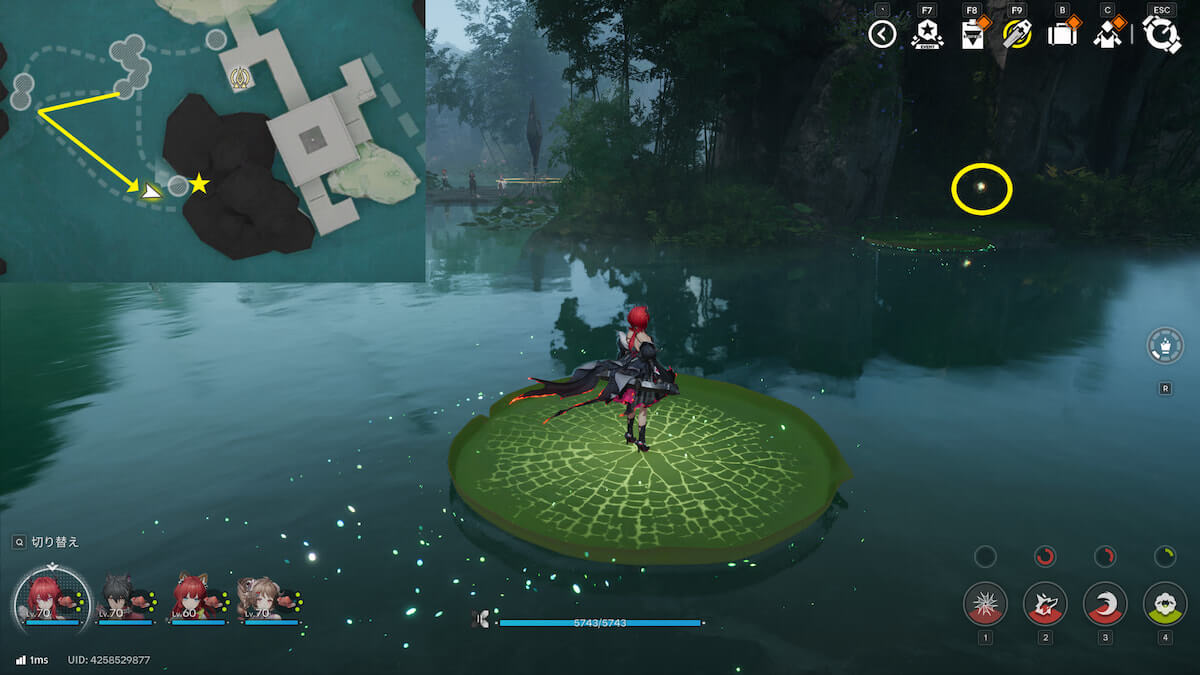Open the operator character menu icon
The image size is (1200, 675).
1106,35
